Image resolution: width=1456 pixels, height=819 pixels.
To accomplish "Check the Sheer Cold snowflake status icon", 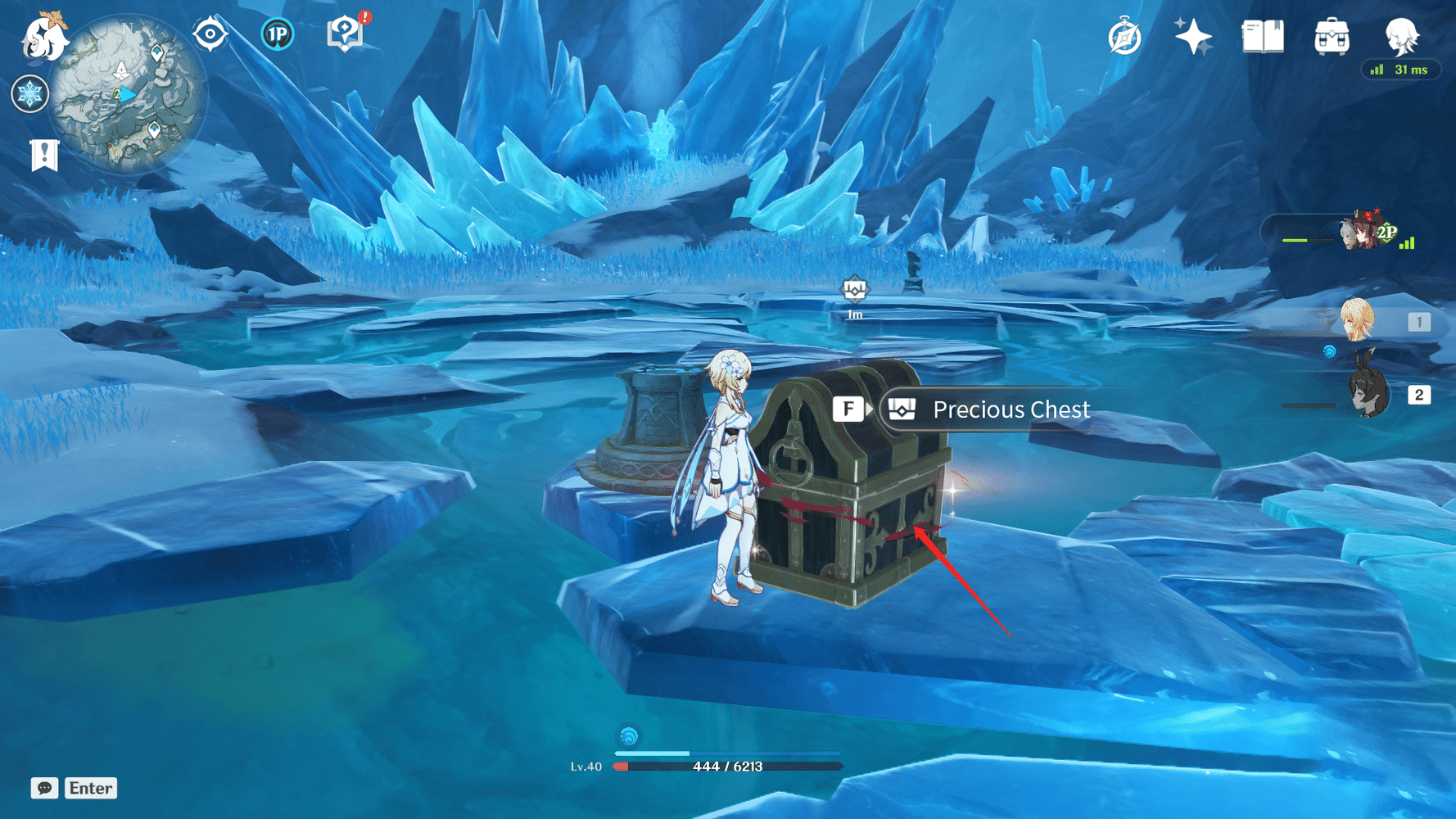I will coord(29,93).
